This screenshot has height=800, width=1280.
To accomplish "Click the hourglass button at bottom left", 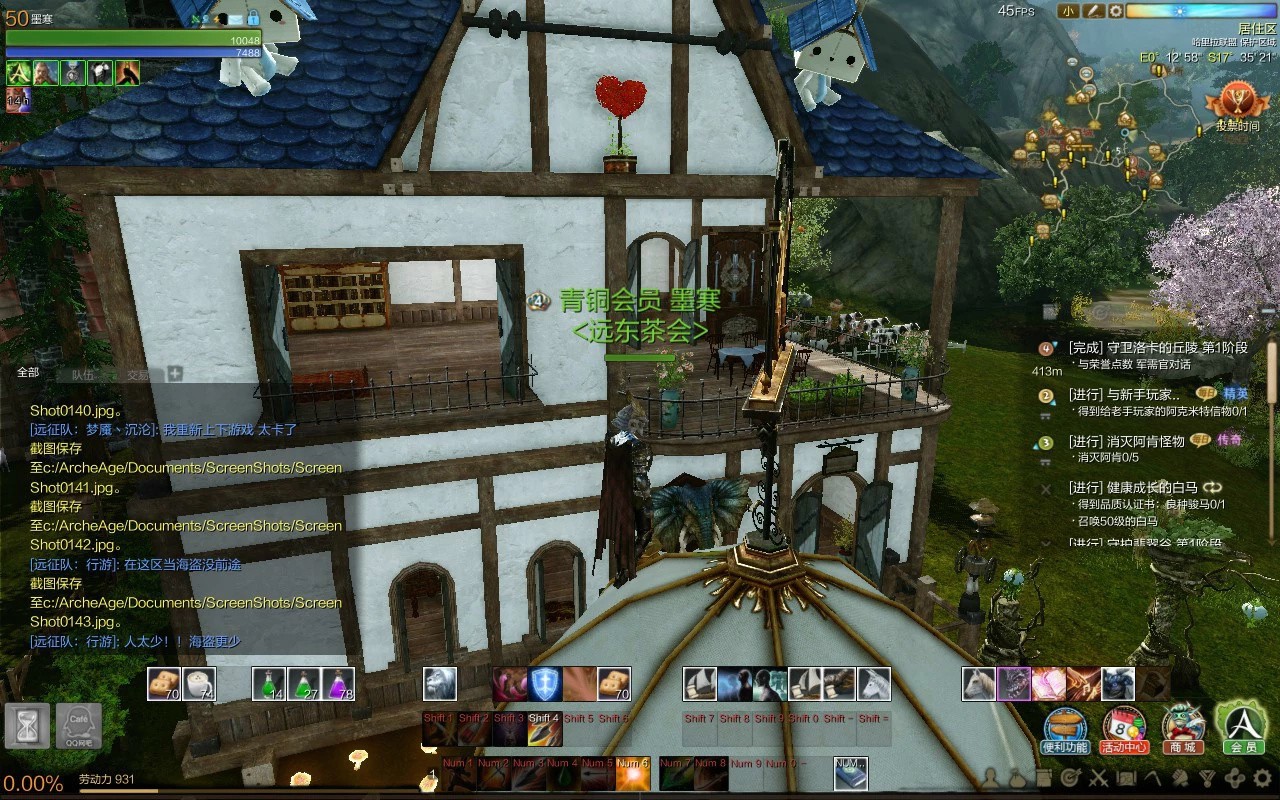I will point(26,726).
